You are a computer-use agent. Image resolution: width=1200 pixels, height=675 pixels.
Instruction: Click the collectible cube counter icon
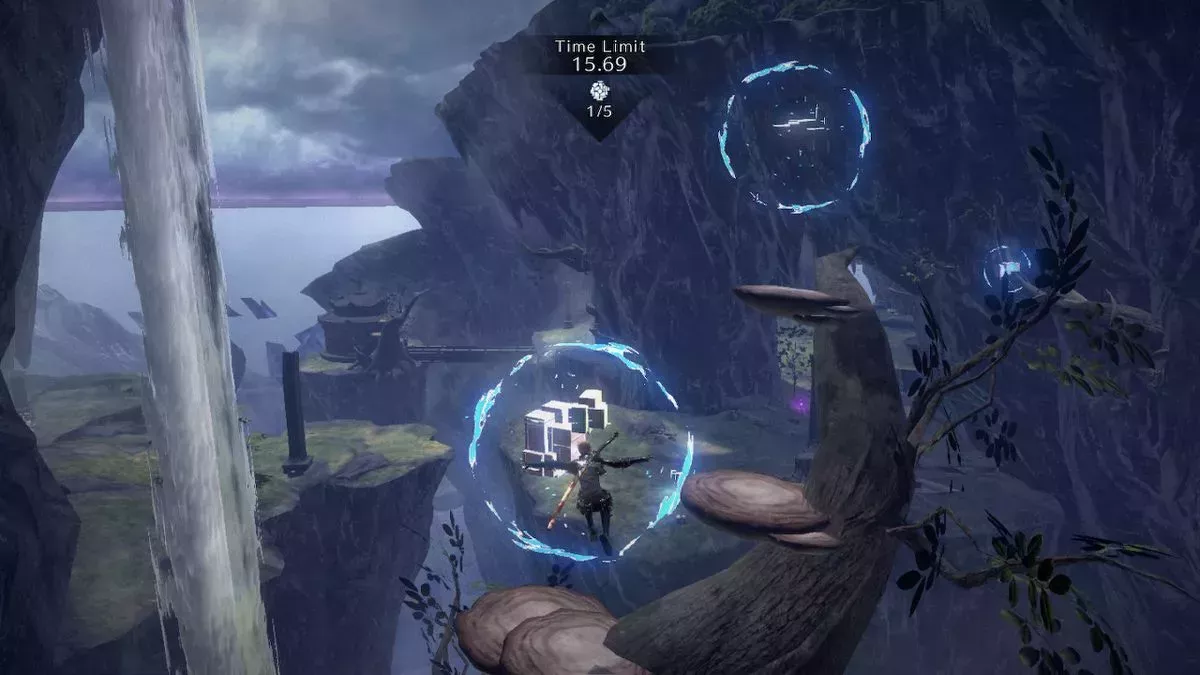600,89
